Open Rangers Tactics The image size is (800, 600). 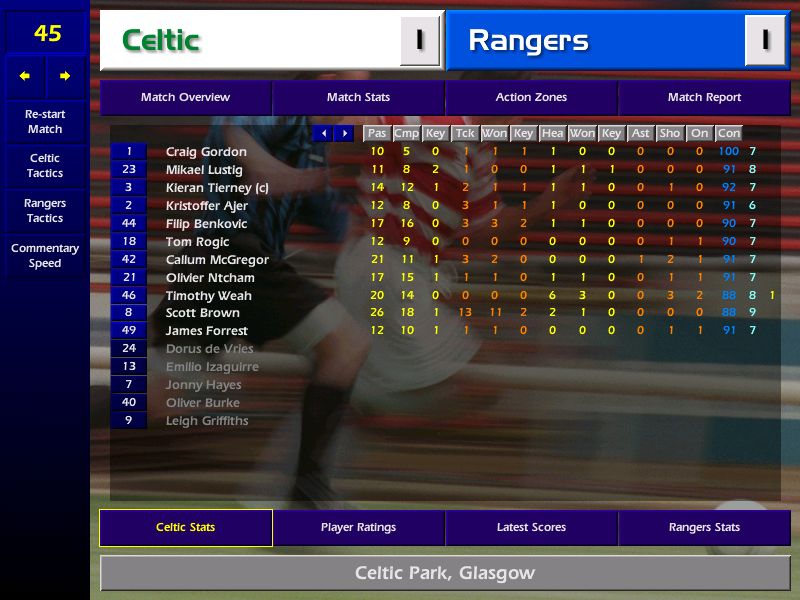[x=45, y=211]
